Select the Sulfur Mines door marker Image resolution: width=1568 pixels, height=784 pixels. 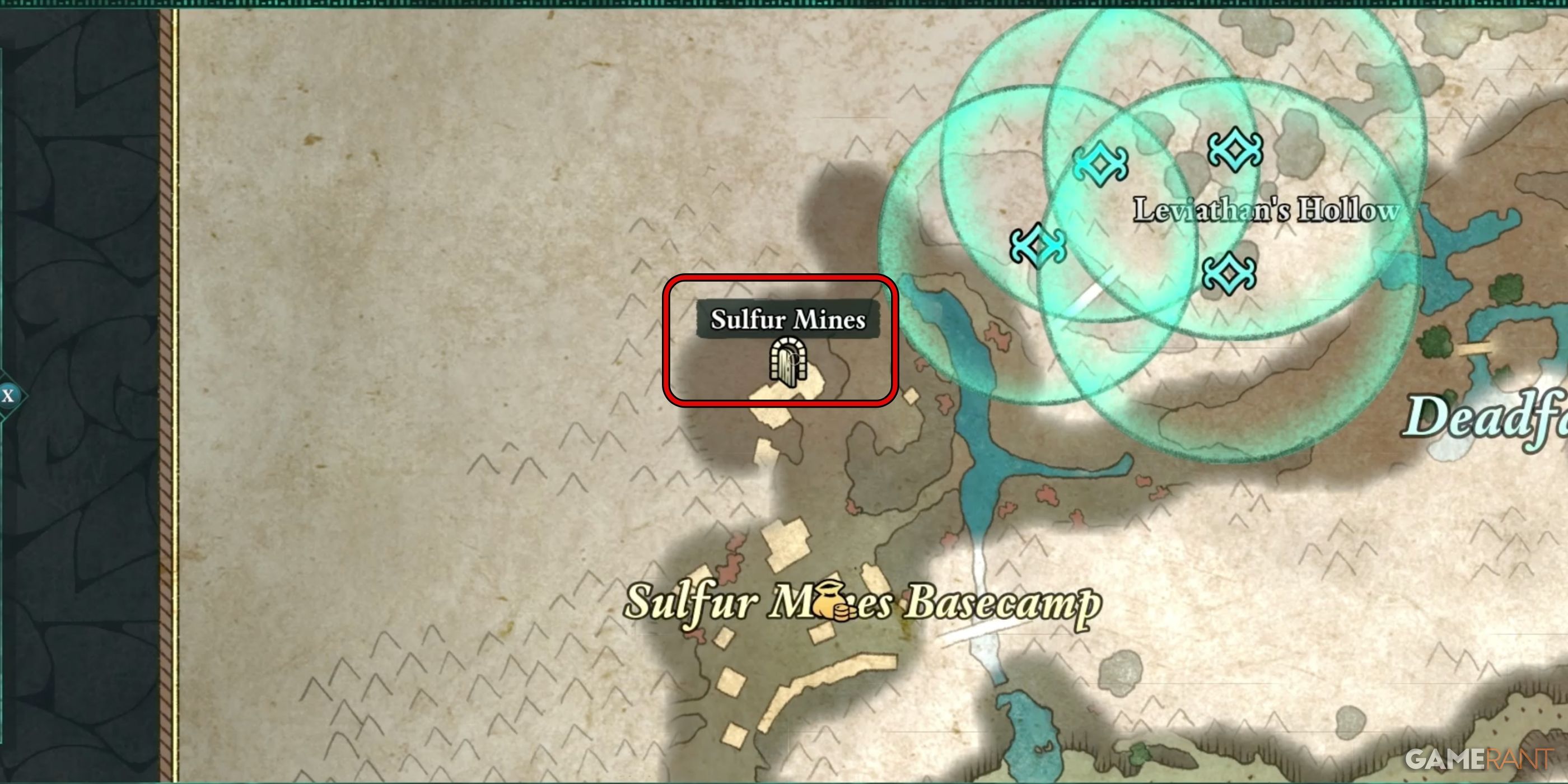[x=788, y=363]
